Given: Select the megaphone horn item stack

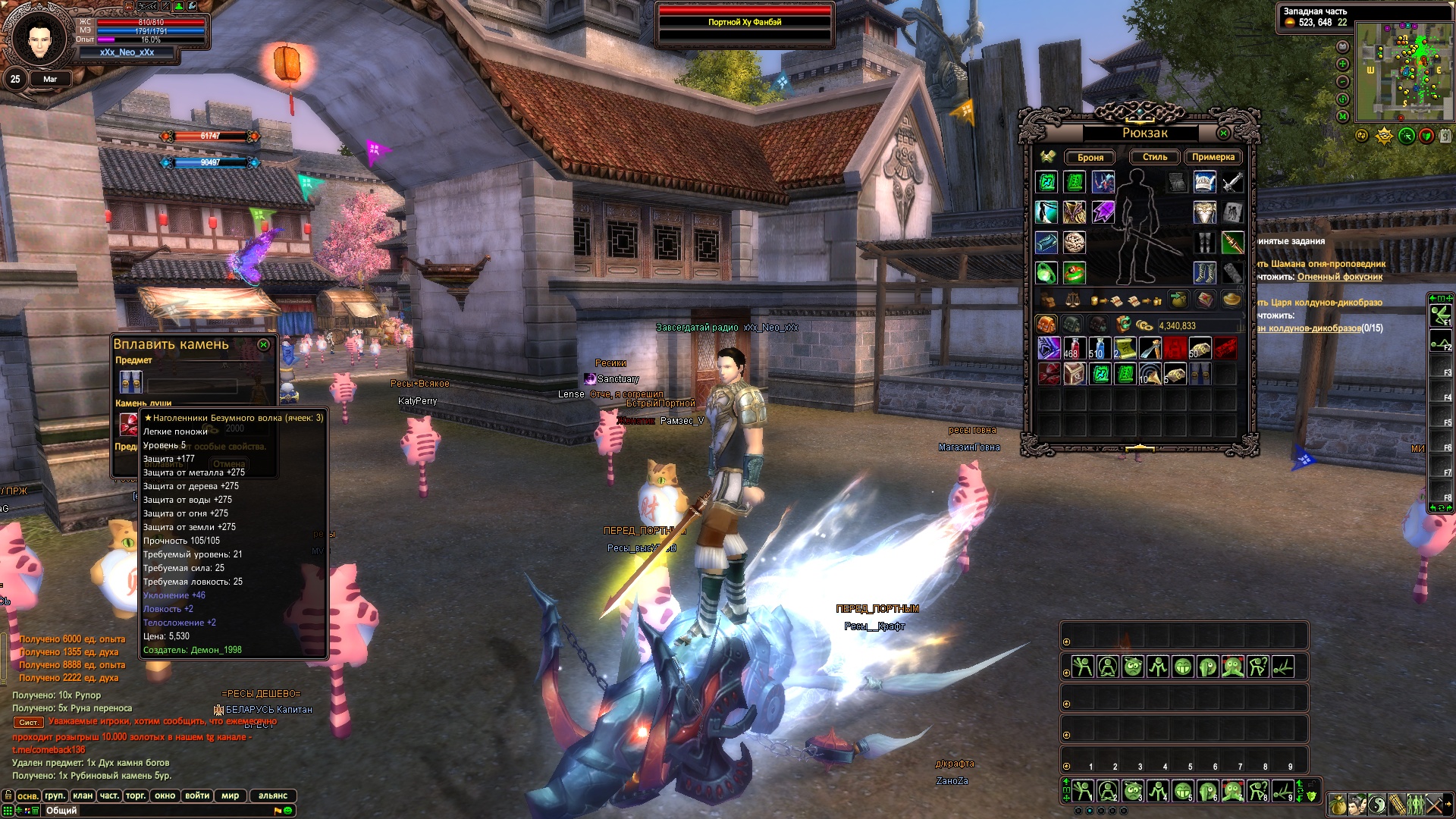Looking at the screenshot, I should [1150, 374].
